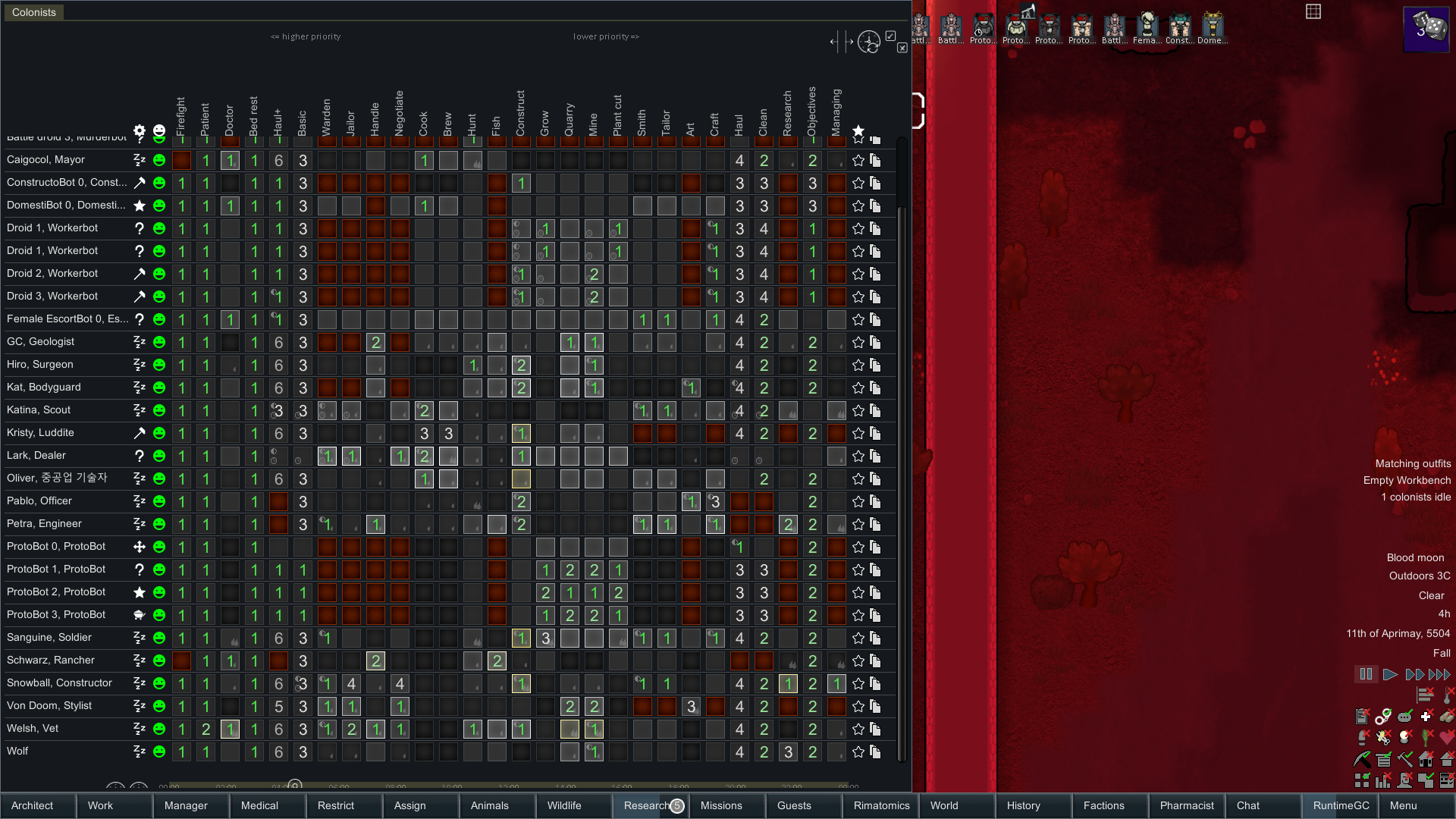Open the Architect tab

click(36, 805)
